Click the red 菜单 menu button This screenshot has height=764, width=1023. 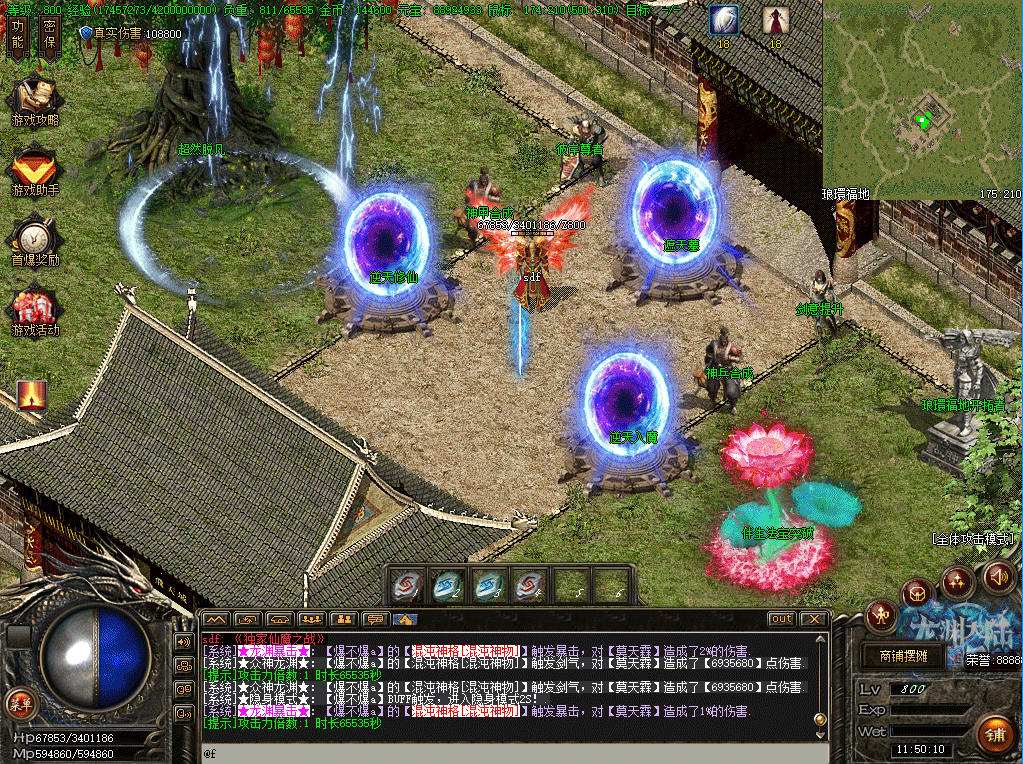tap(17, 701)
